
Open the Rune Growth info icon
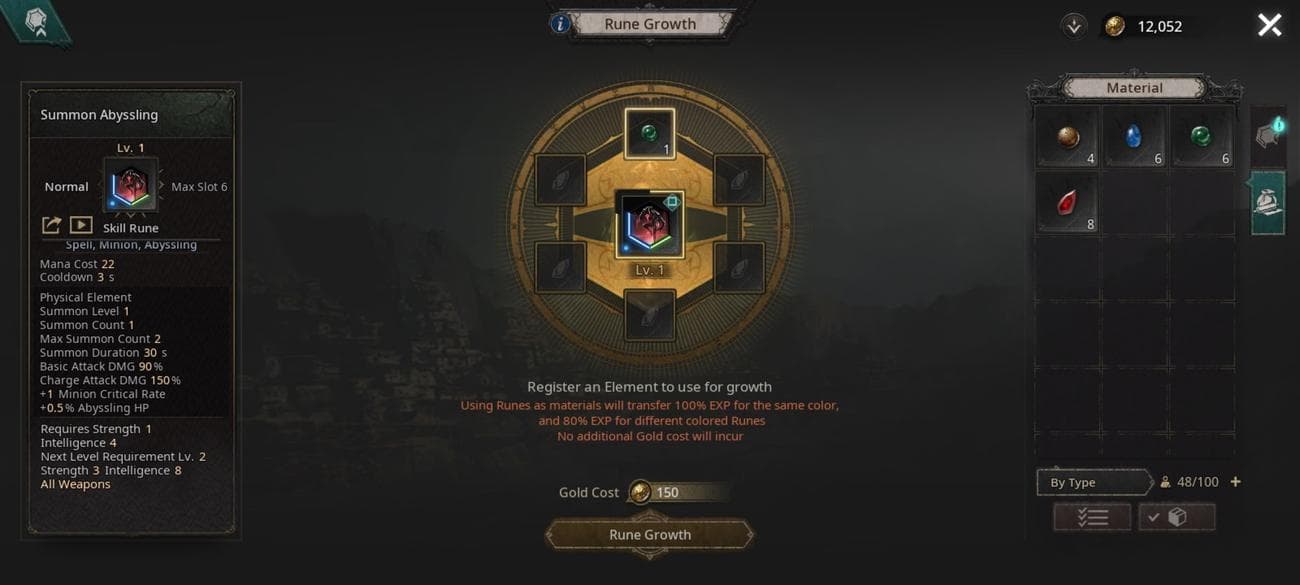[x=561, y=23]
